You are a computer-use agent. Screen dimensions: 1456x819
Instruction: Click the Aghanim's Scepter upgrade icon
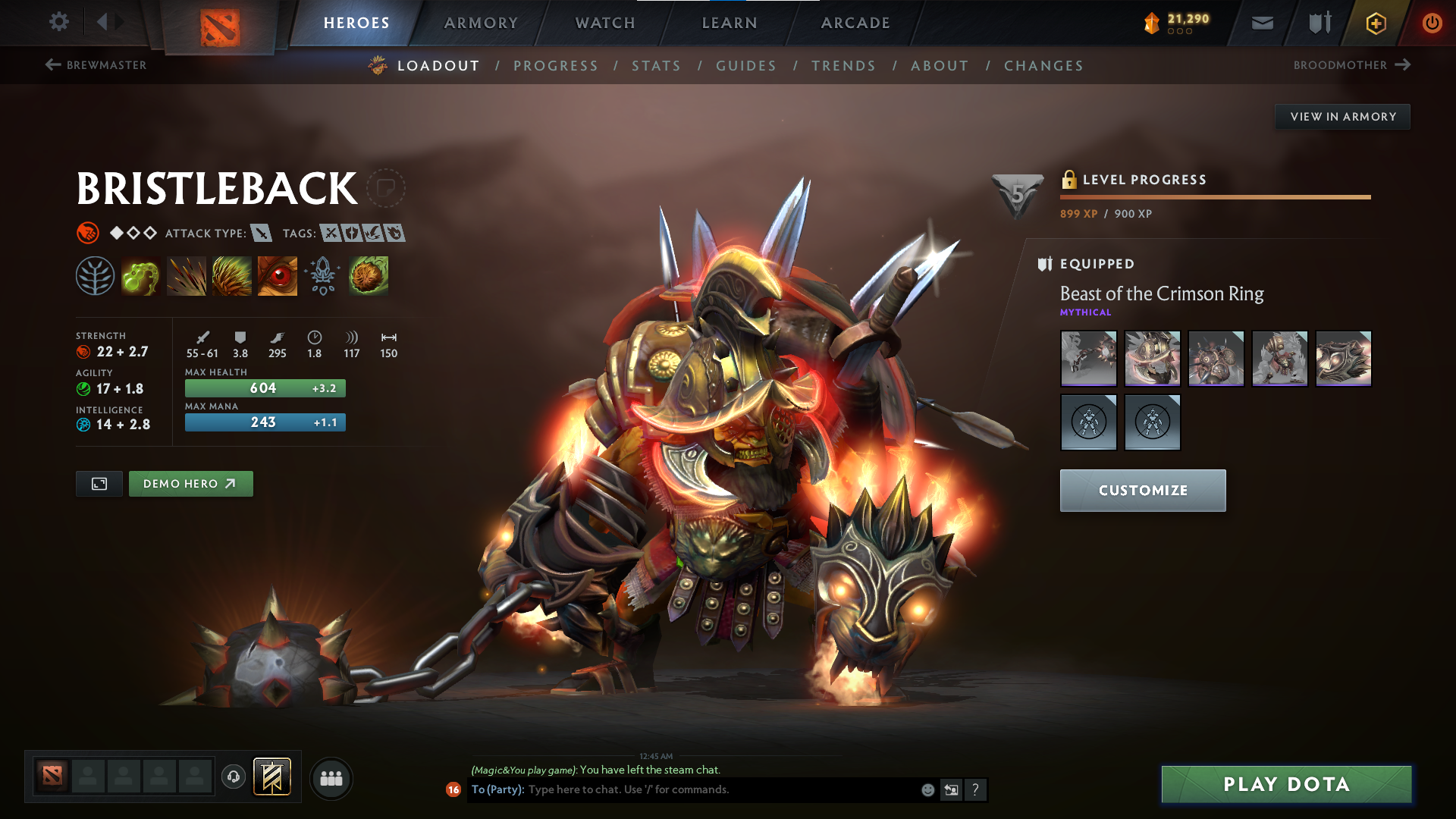tap(322, 275)
